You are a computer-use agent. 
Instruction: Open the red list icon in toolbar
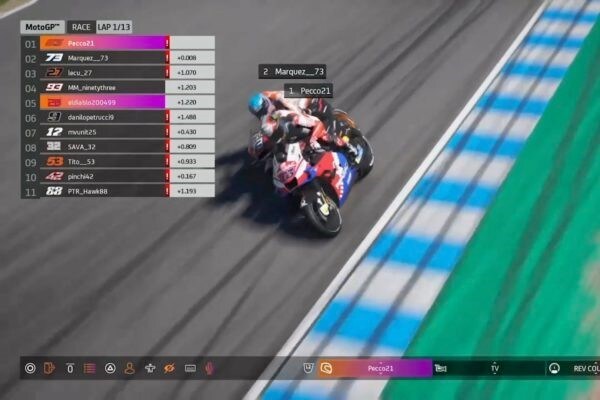90,368
